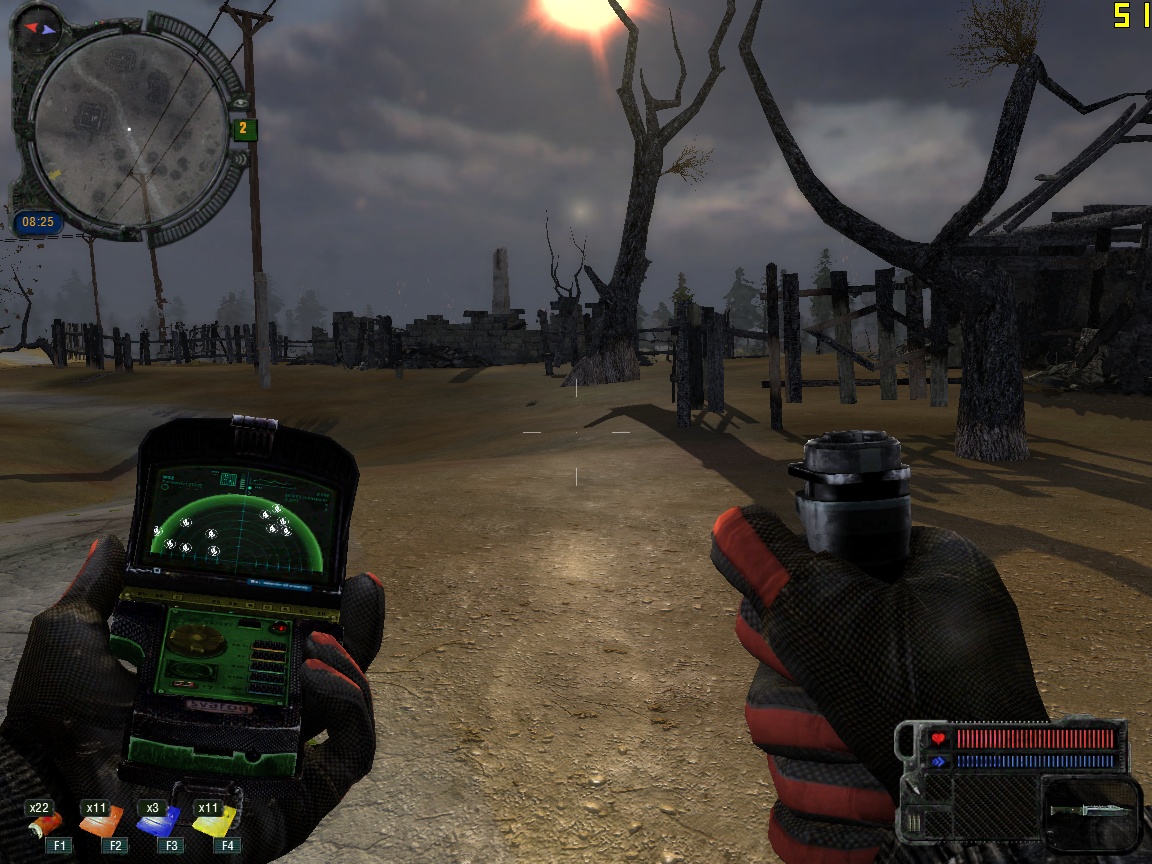Click the compass above the minimap

(x=41, y=27)
